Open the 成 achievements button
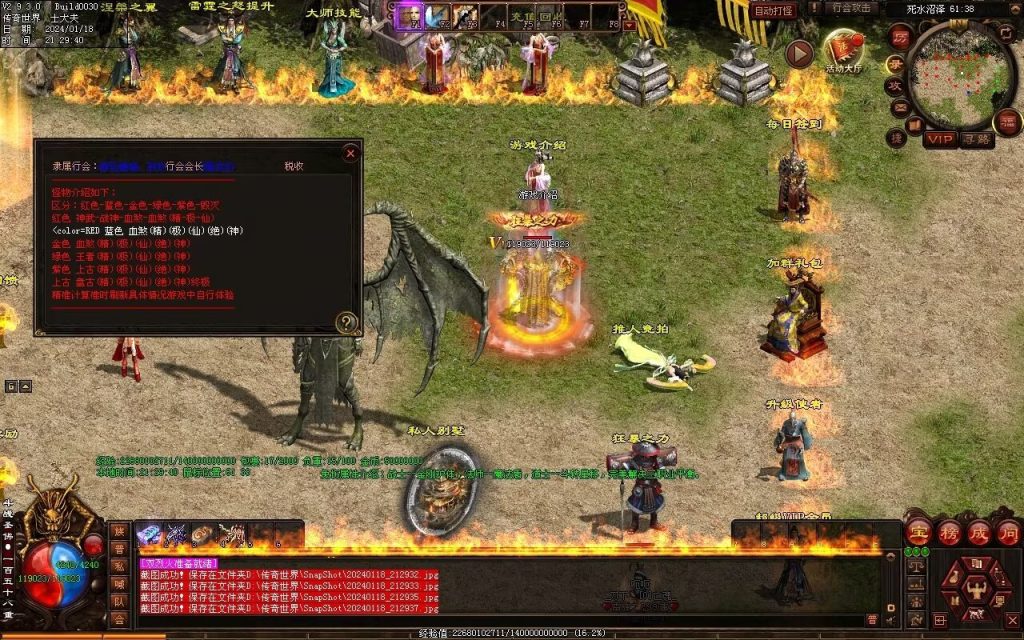Viewport: 1024px width, 640px height. pos(978,533)
